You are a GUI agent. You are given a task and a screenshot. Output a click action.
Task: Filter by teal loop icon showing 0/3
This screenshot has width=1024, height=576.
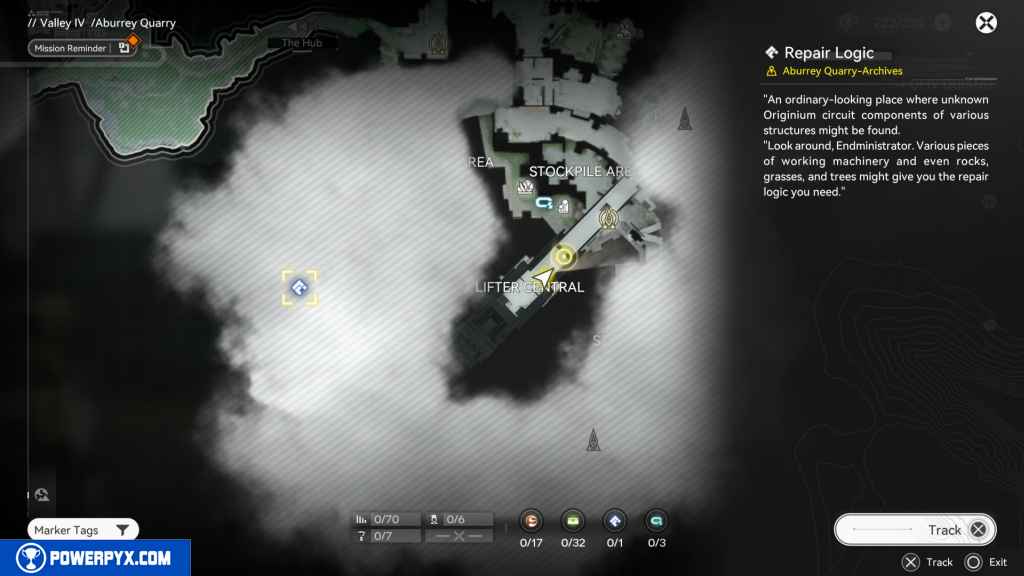click(656, 521)
